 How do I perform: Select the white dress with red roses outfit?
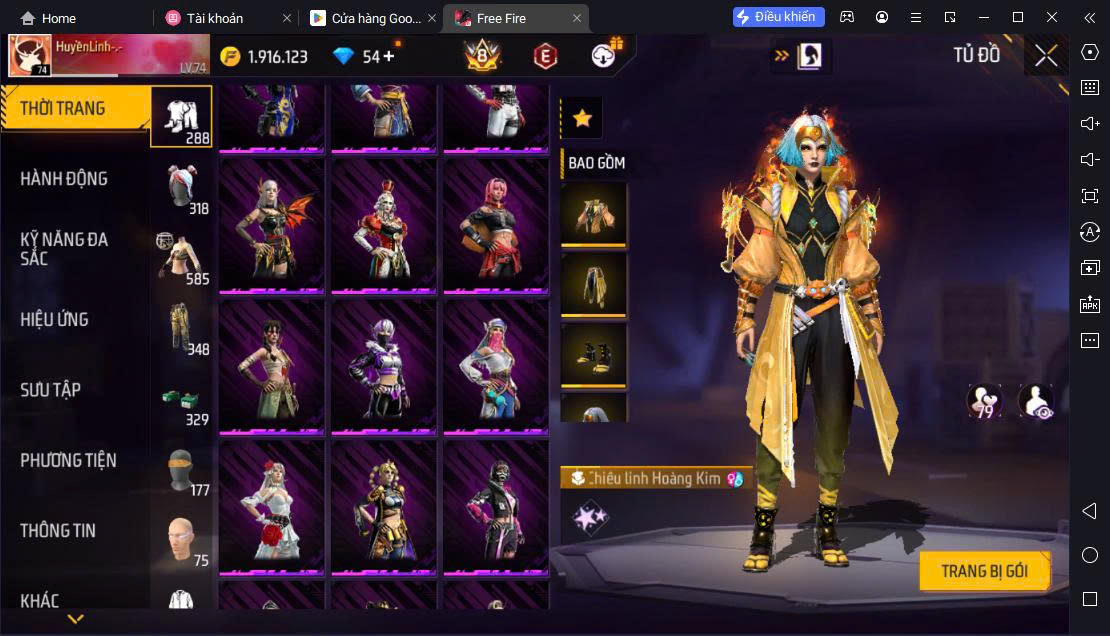[x=272, y=507]
